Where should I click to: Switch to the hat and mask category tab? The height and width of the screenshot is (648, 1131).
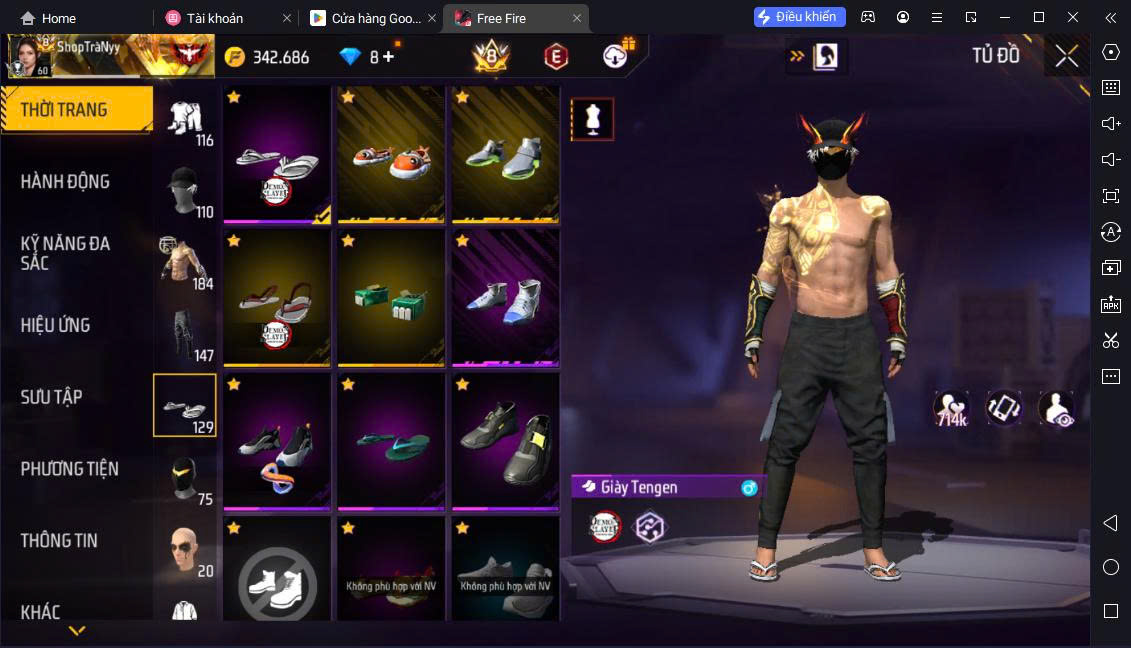tap(186, 190)
